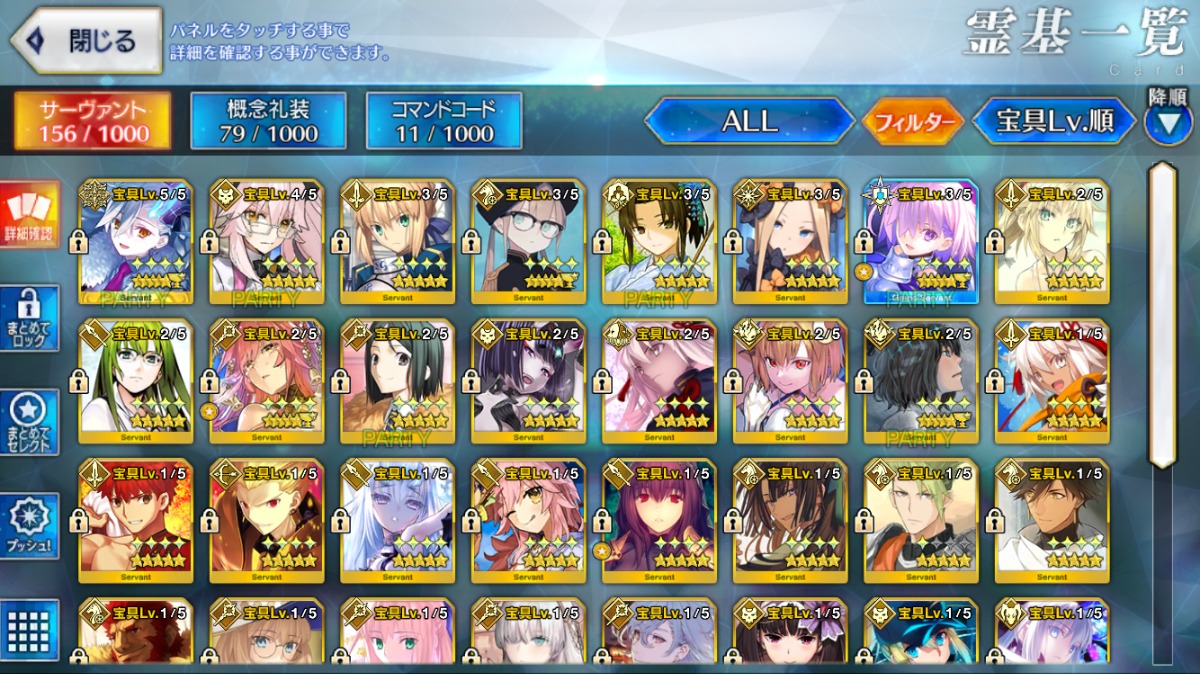Click the vertical list scrollbar handle
The image size is (1200, 674).
1162,315
